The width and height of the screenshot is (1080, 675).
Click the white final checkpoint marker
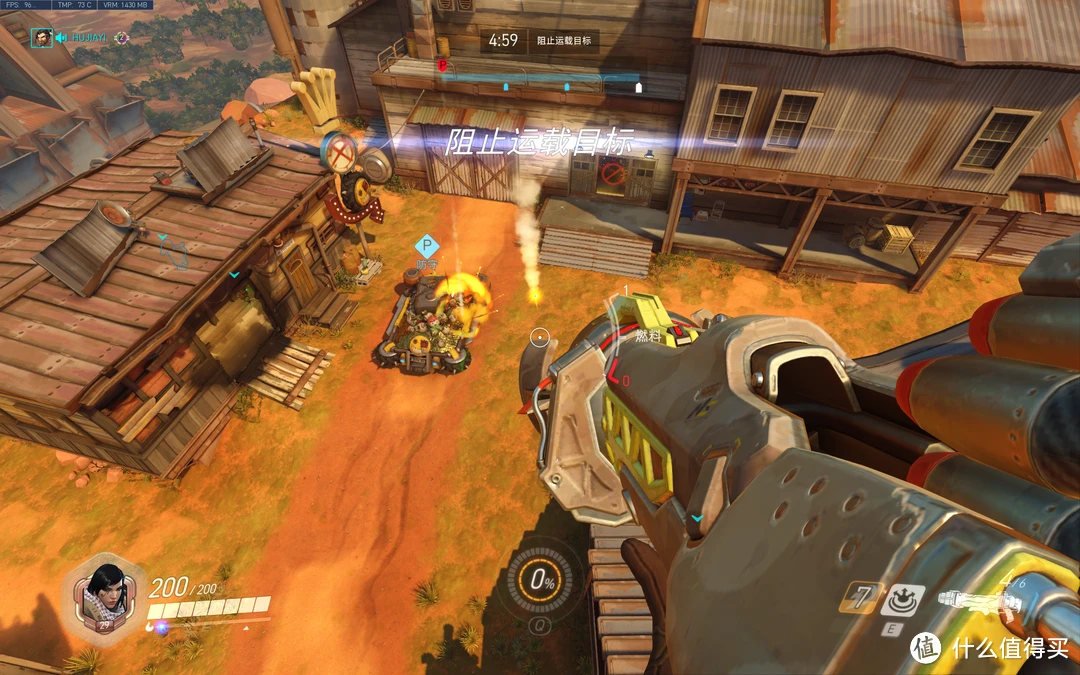coord(640,87)
